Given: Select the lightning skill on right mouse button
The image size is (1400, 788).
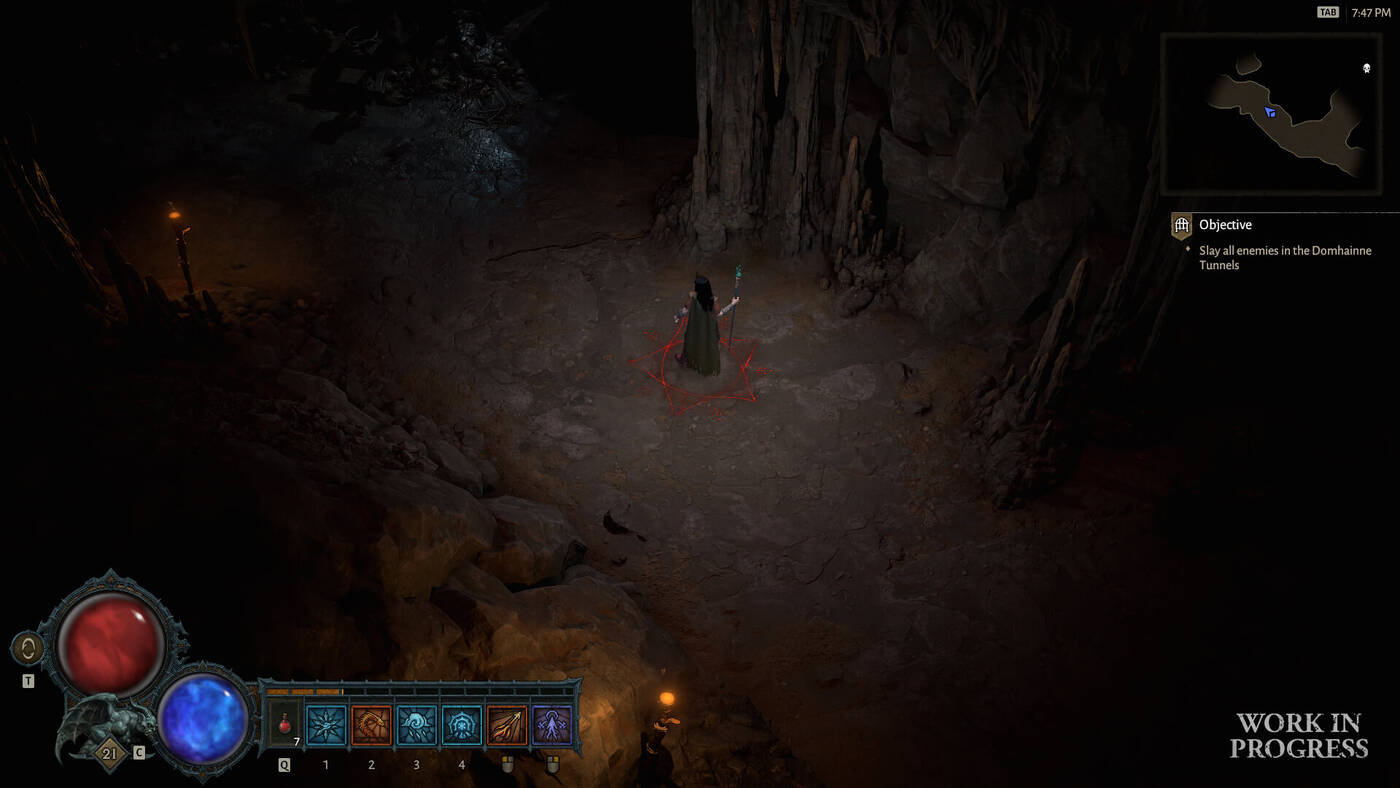Looking at the screenshot, I should (x=551, y=725).
